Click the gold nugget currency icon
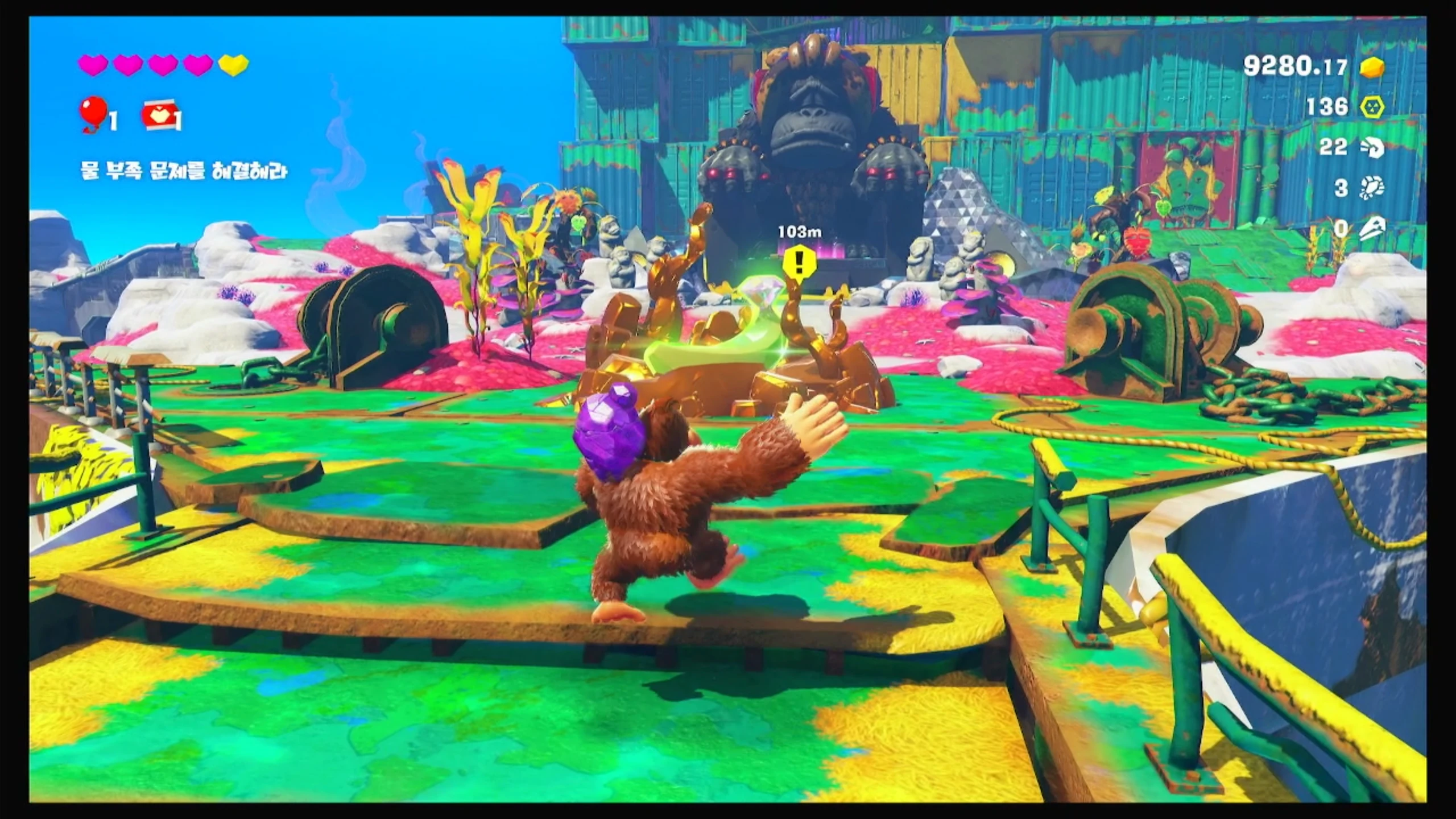Screen dimensions: 1456x819 click(1372, 68)
